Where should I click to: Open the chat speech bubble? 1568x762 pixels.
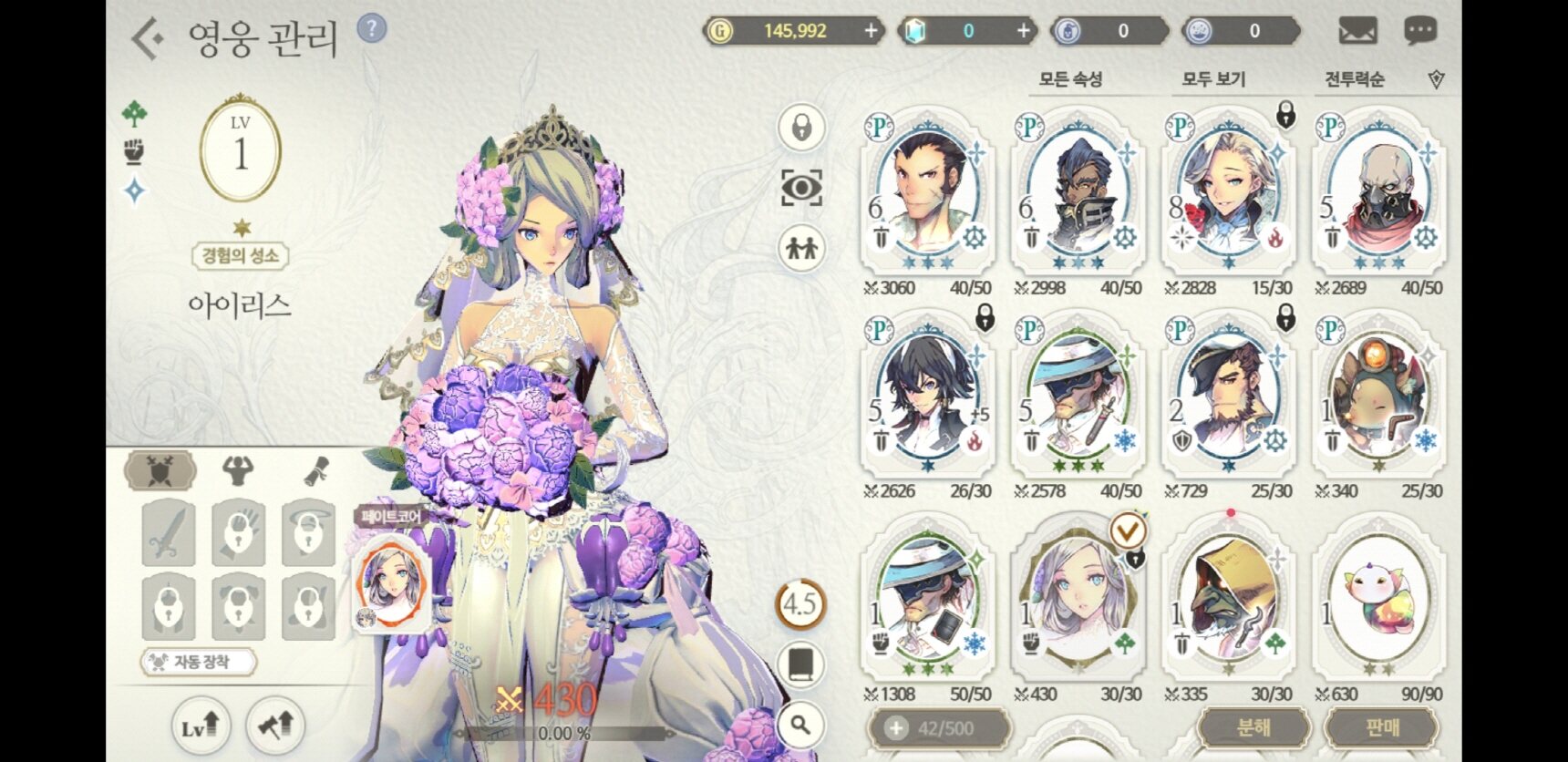(x=1419, y=32)
